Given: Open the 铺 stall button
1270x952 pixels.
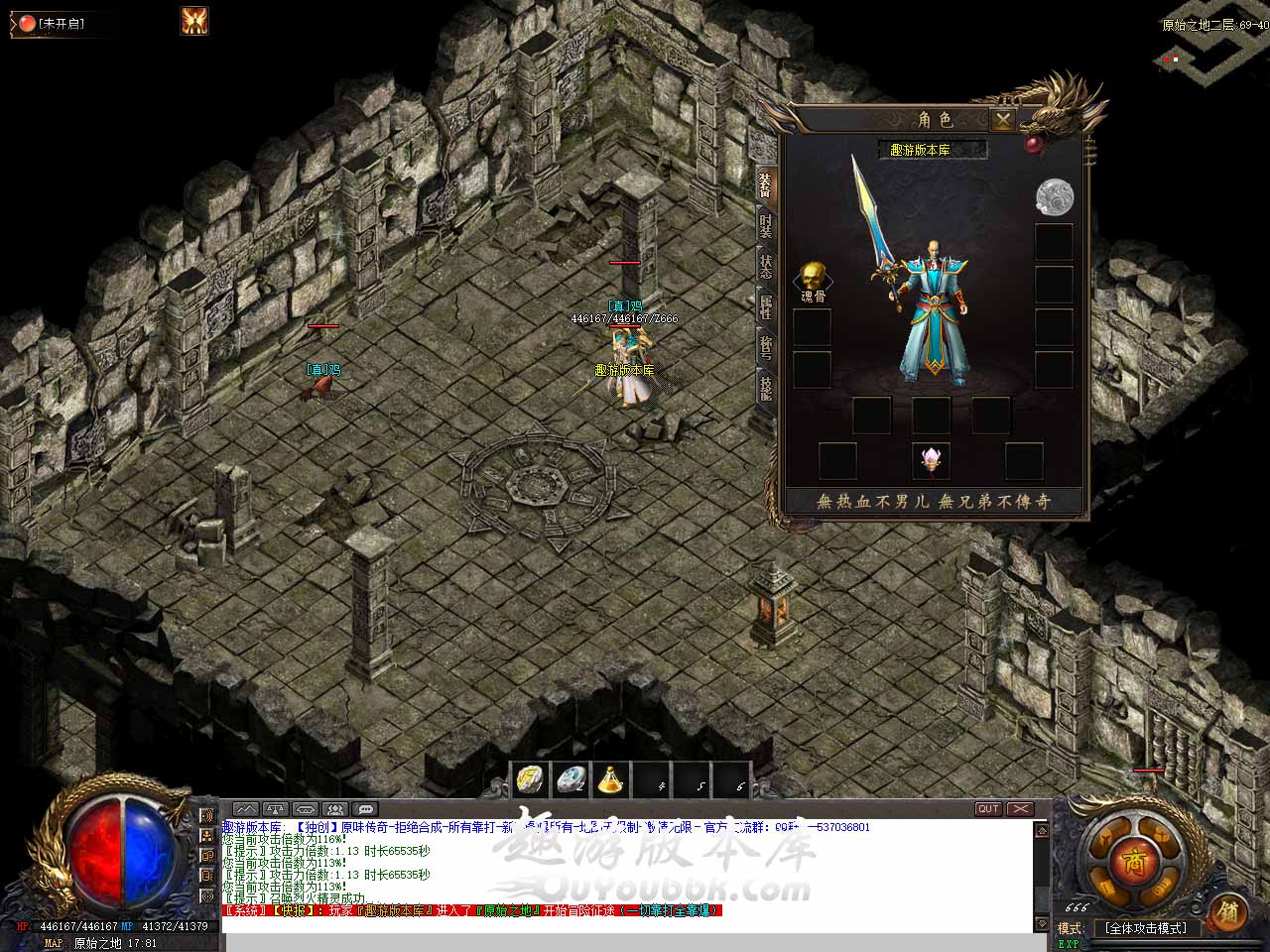Looking at the screenshot, I should [1227, 910].
